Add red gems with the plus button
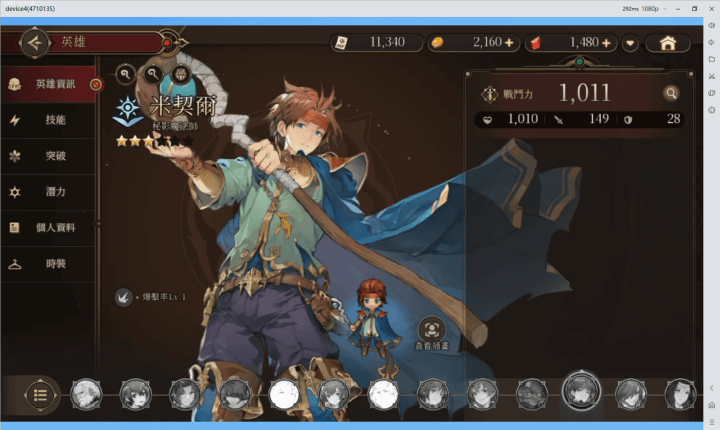The height and width of the screenshot is (430, 720). (606, 43)
